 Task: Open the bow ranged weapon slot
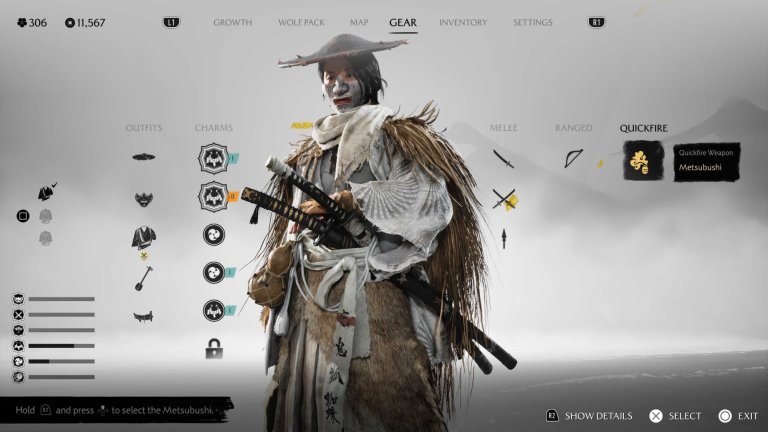pos(574,158)
